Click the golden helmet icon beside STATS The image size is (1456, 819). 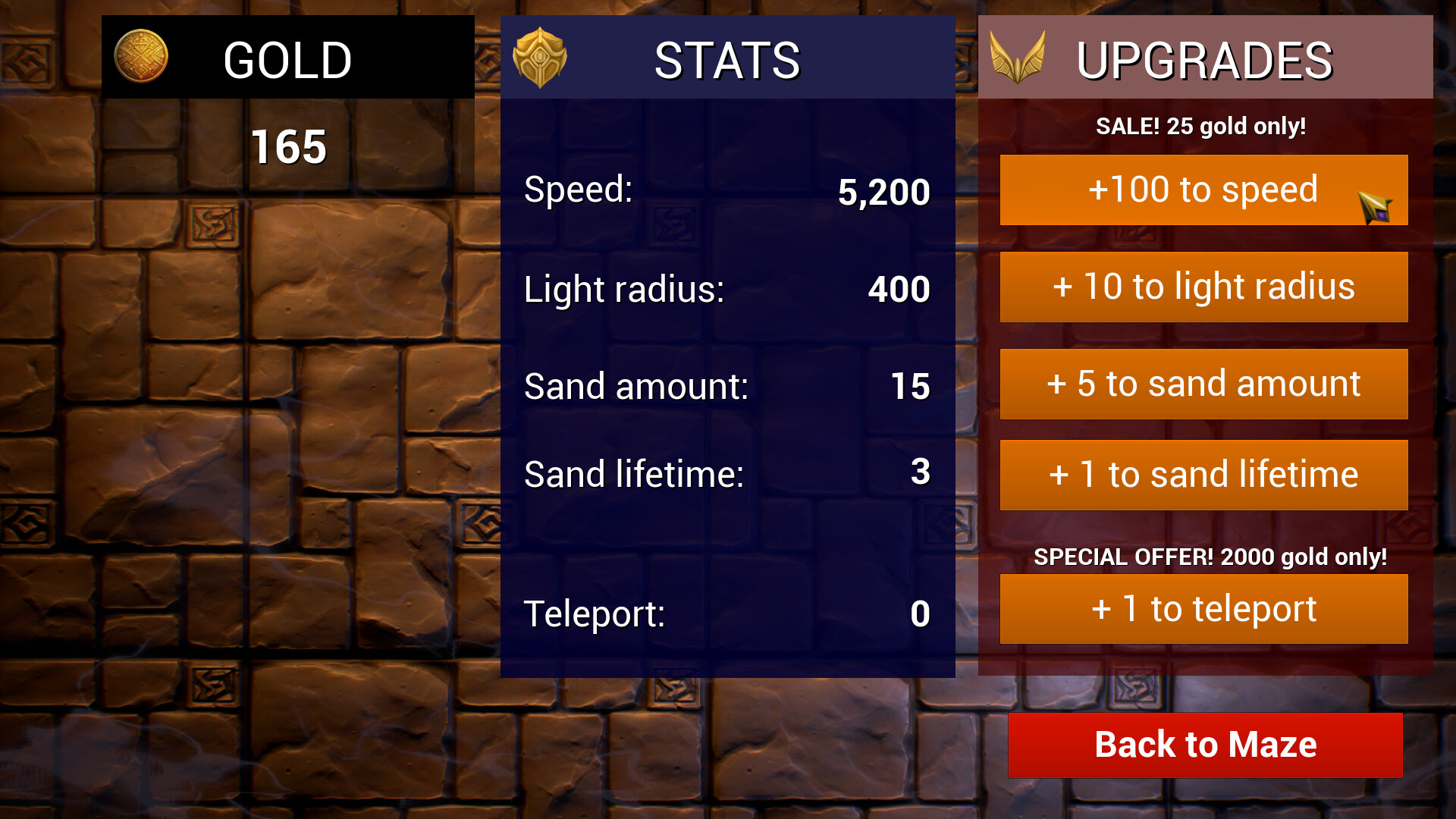(540, 57)
